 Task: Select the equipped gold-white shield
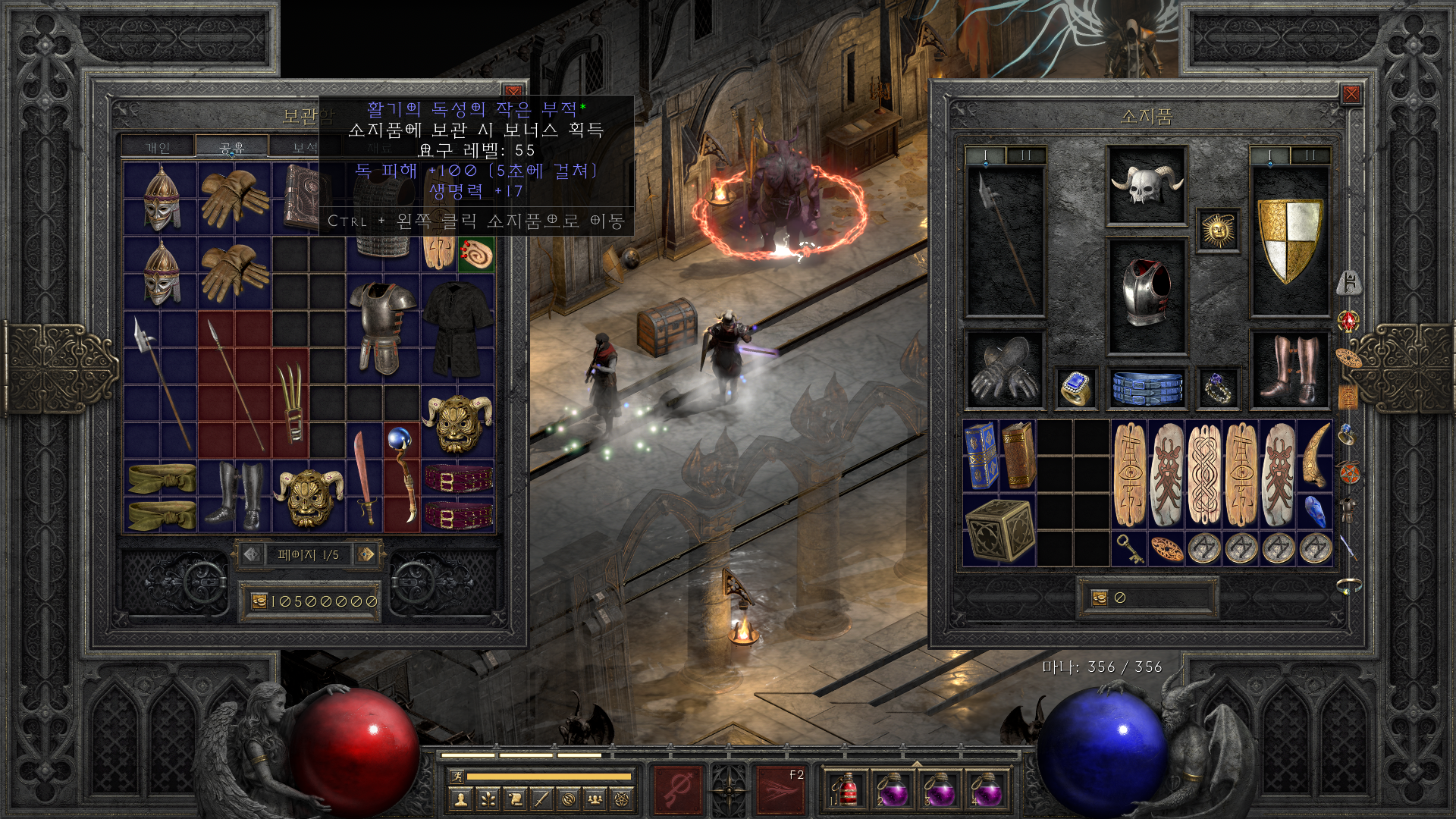[x=1289, y=239]
